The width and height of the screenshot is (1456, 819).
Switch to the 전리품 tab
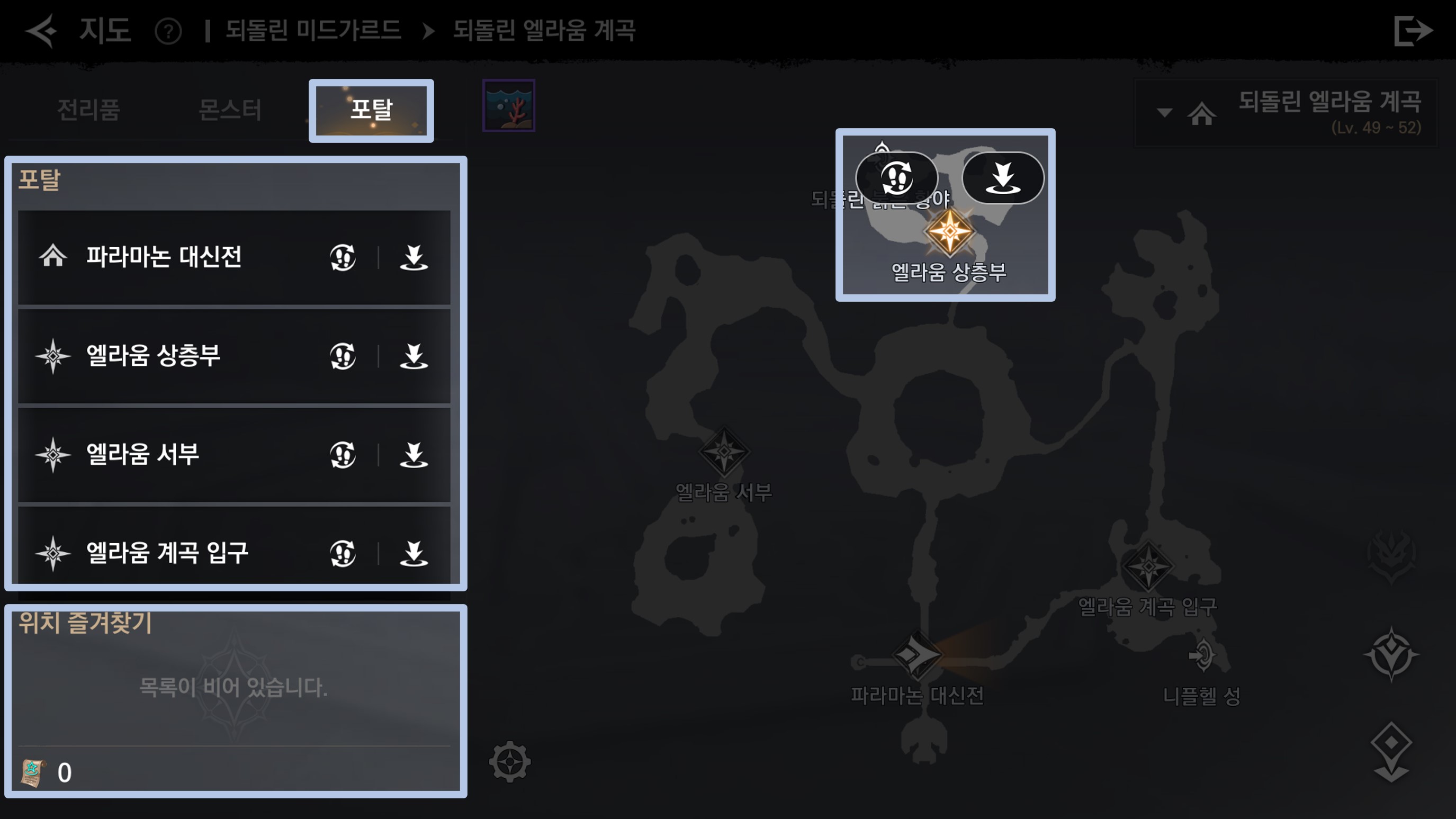(x=89, y=110)
